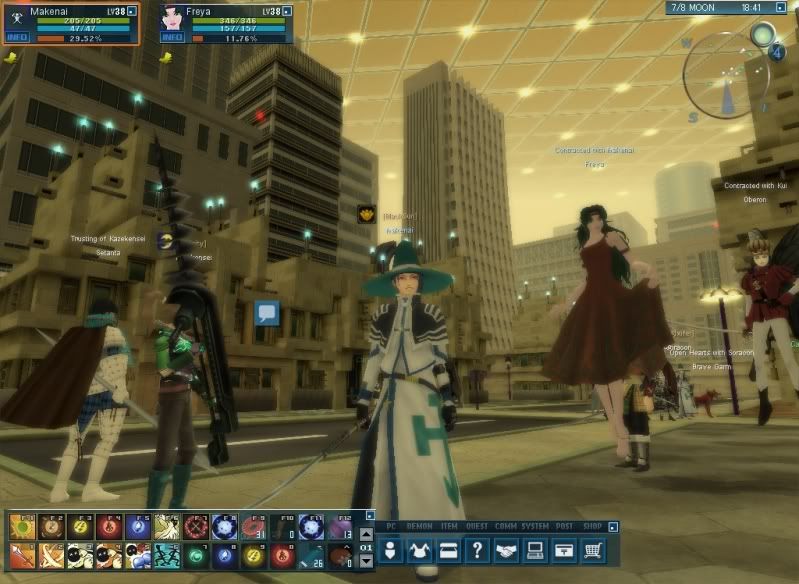799x584 pixels.
Task: Activate the F5 blue orb skill
Action: [x=138, y=527]
